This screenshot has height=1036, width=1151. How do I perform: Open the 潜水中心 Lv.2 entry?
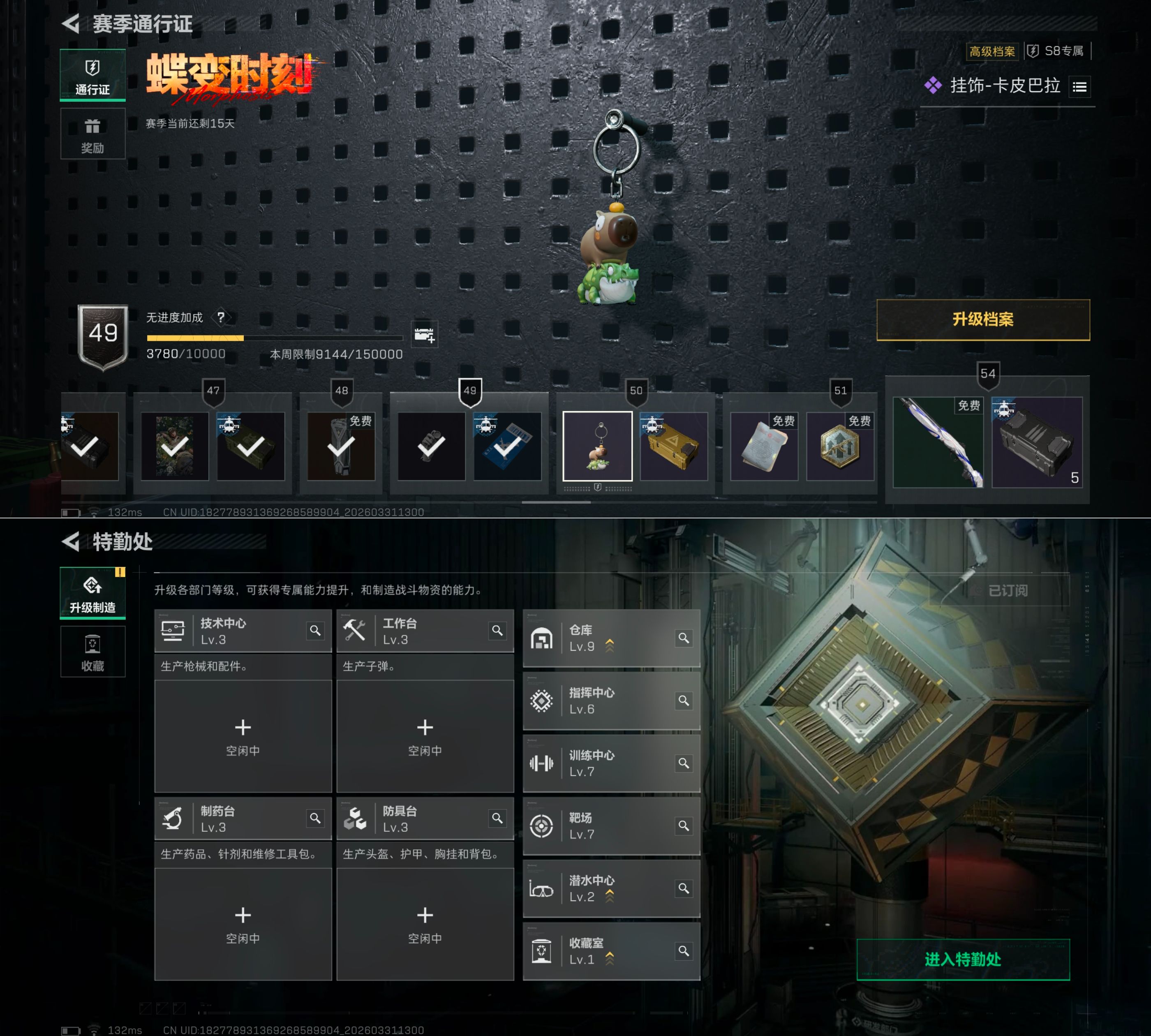(x=603, y=889)
